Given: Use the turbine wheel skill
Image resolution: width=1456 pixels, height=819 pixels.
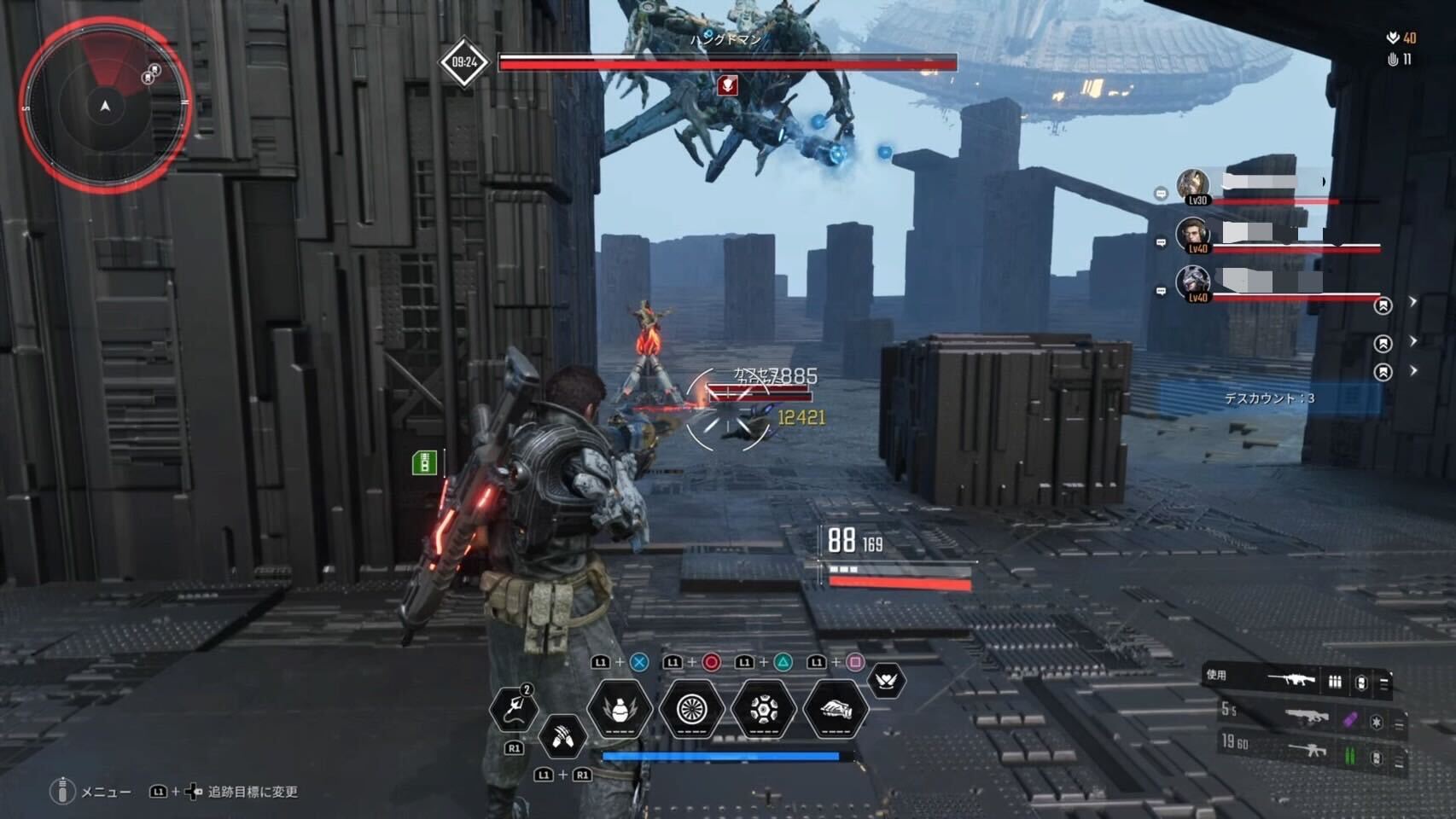Looking at the screenshot, I should [x=691, y=709].
